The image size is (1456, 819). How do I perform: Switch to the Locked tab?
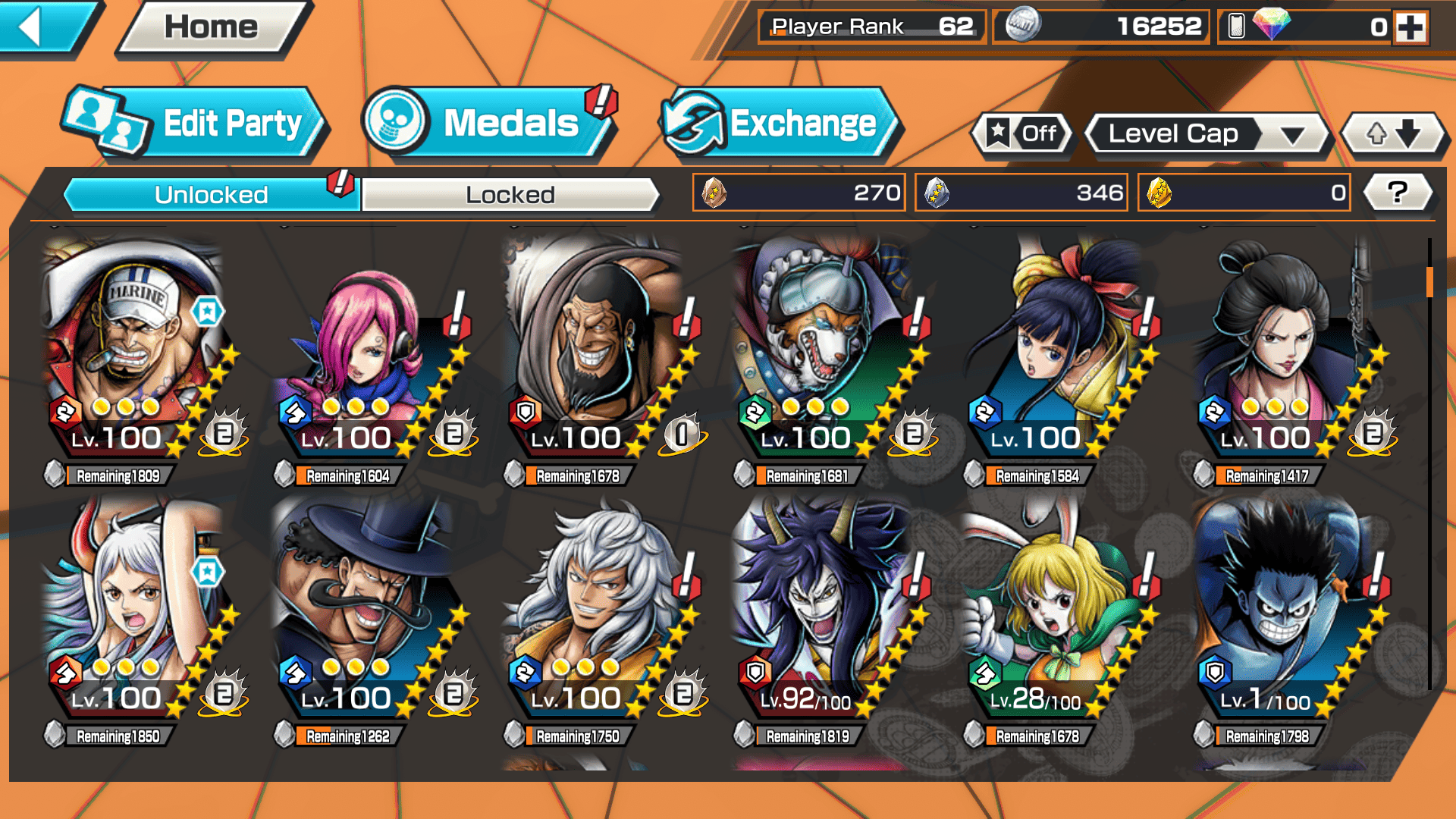(510, 195)
